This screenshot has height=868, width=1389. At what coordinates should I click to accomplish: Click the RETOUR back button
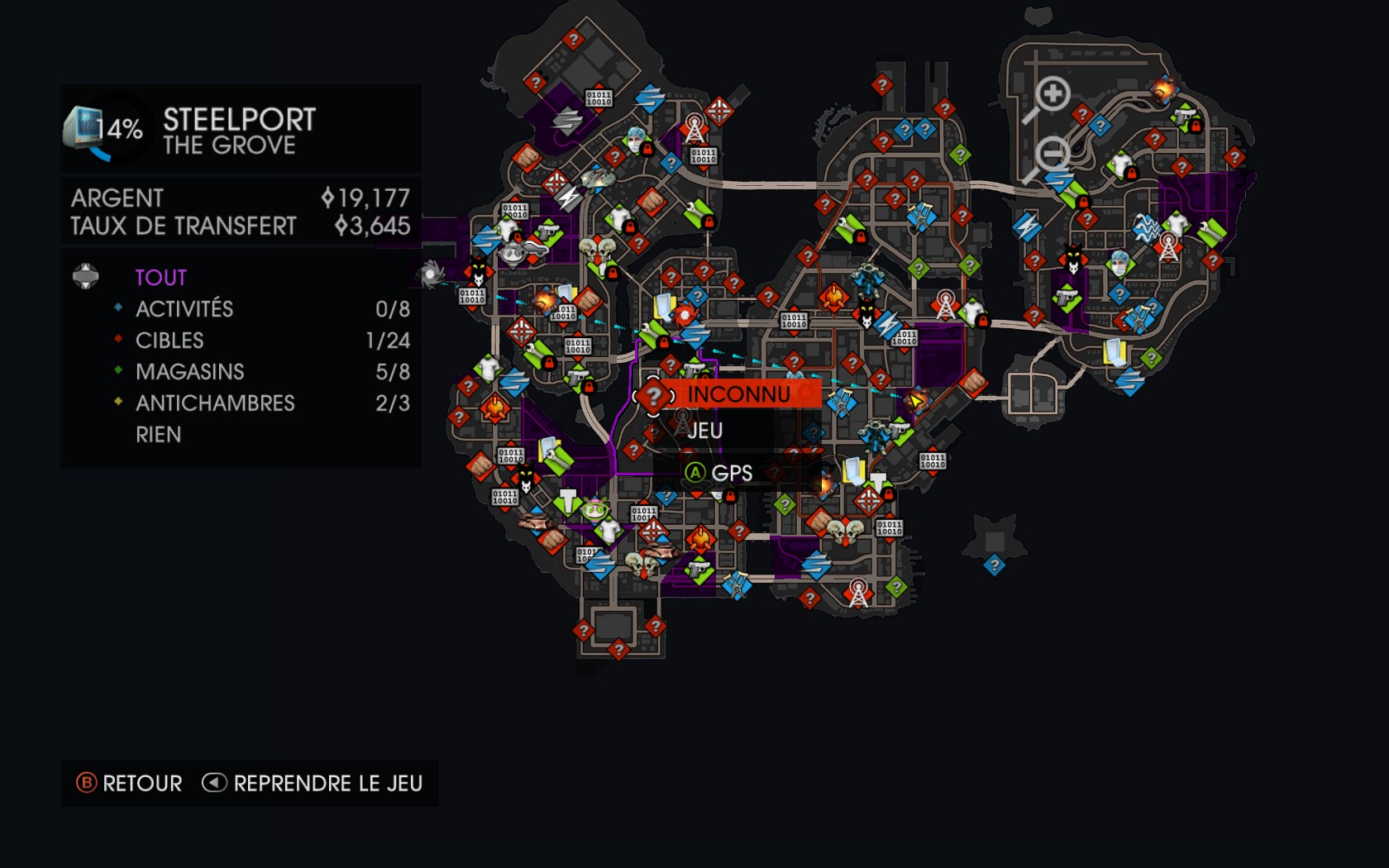130,783
